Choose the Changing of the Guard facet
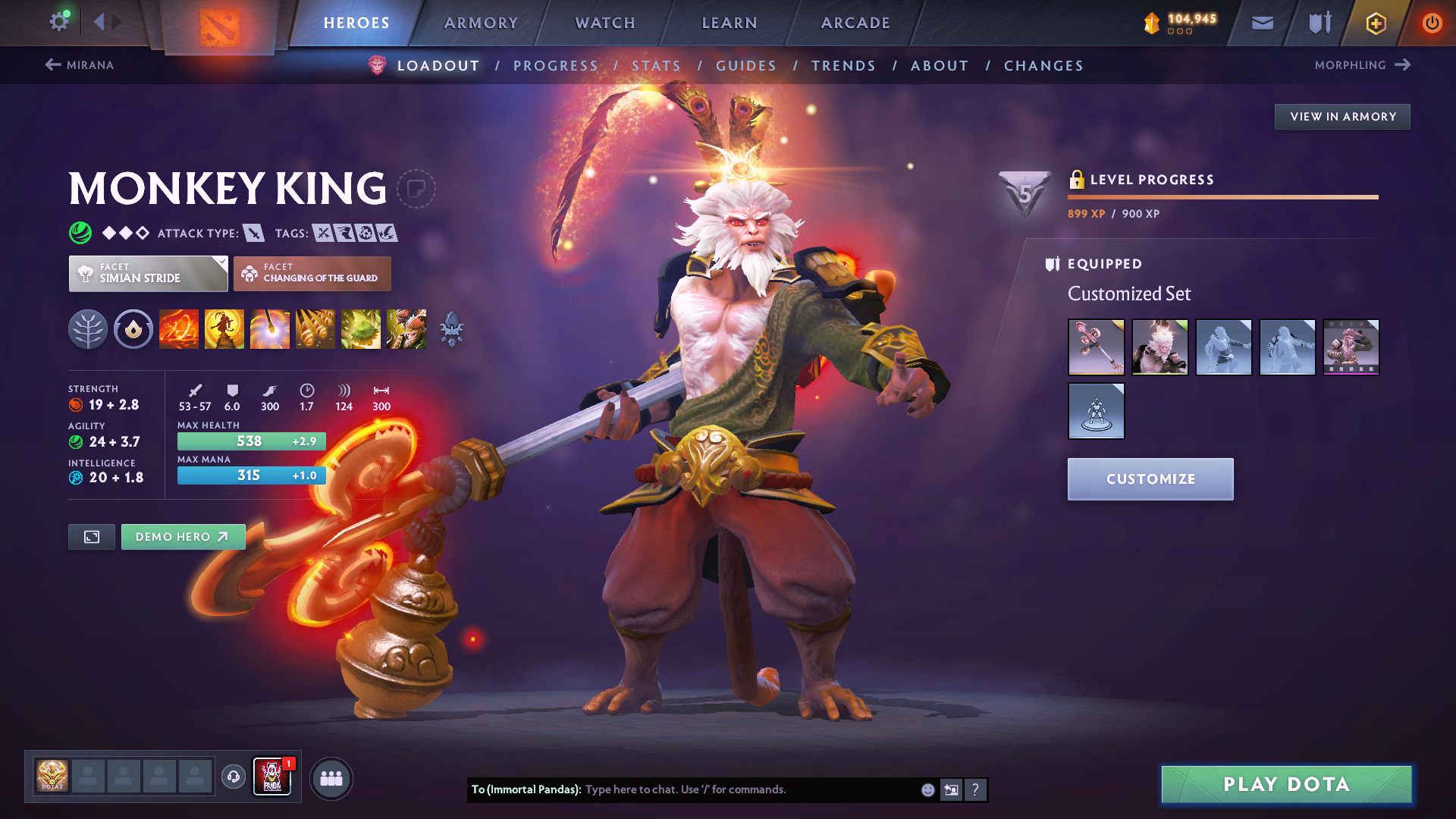Image resolution: width=1456 pixels, height=819 pixels. 312,274
